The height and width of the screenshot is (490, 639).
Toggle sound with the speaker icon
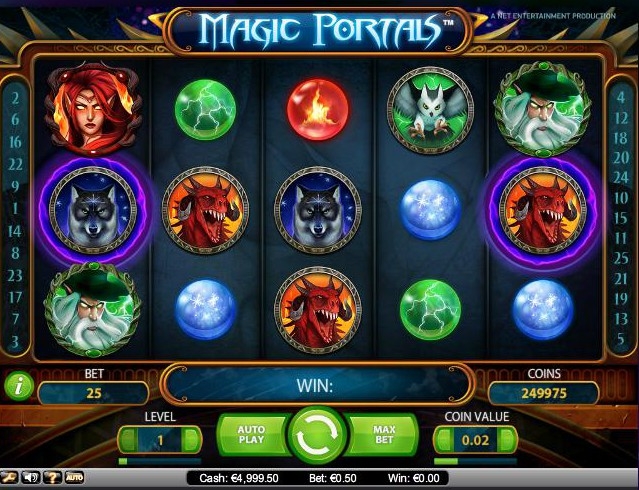[x=30, y=478]
